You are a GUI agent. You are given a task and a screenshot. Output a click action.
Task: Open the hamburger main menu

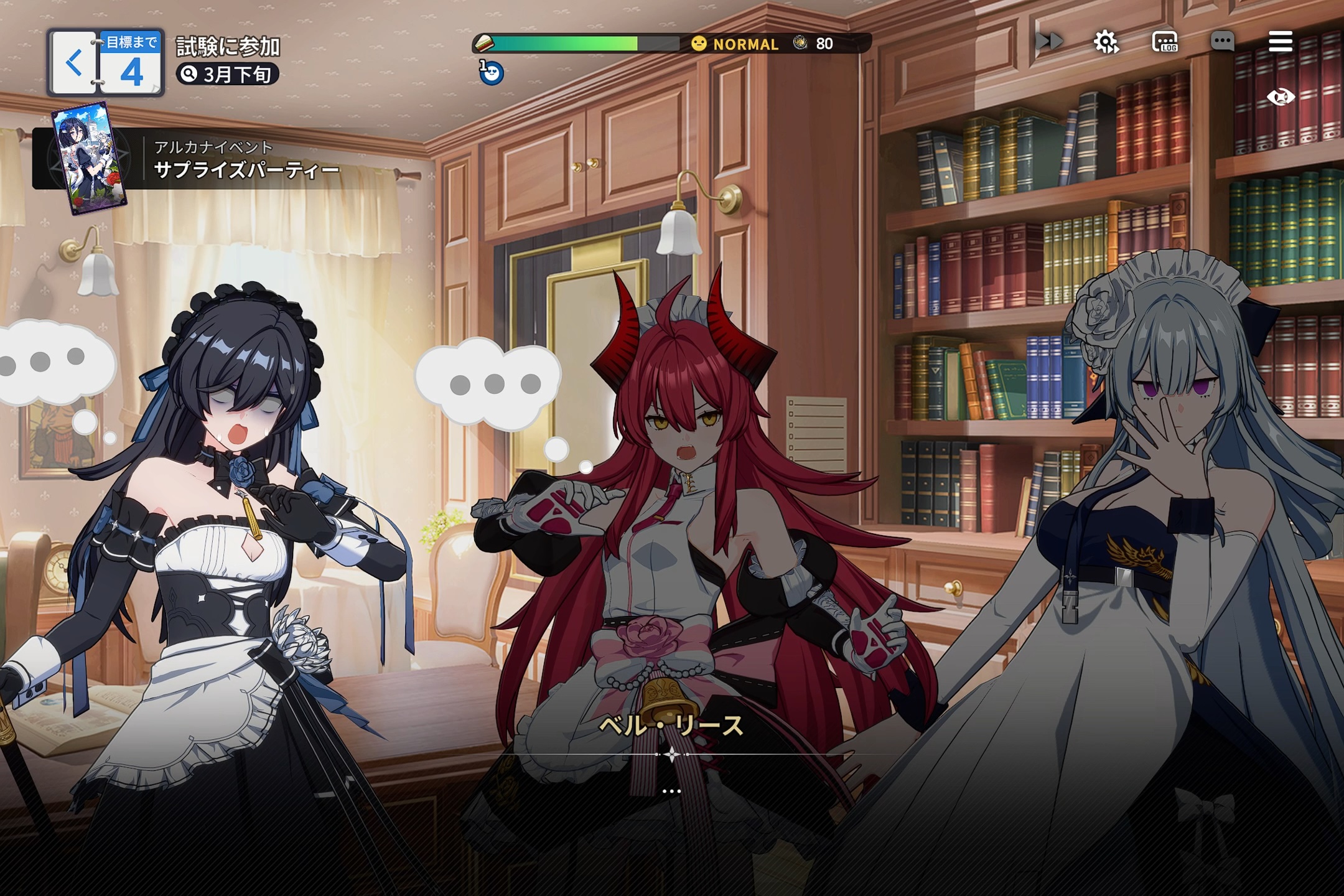pos(1281,40)
